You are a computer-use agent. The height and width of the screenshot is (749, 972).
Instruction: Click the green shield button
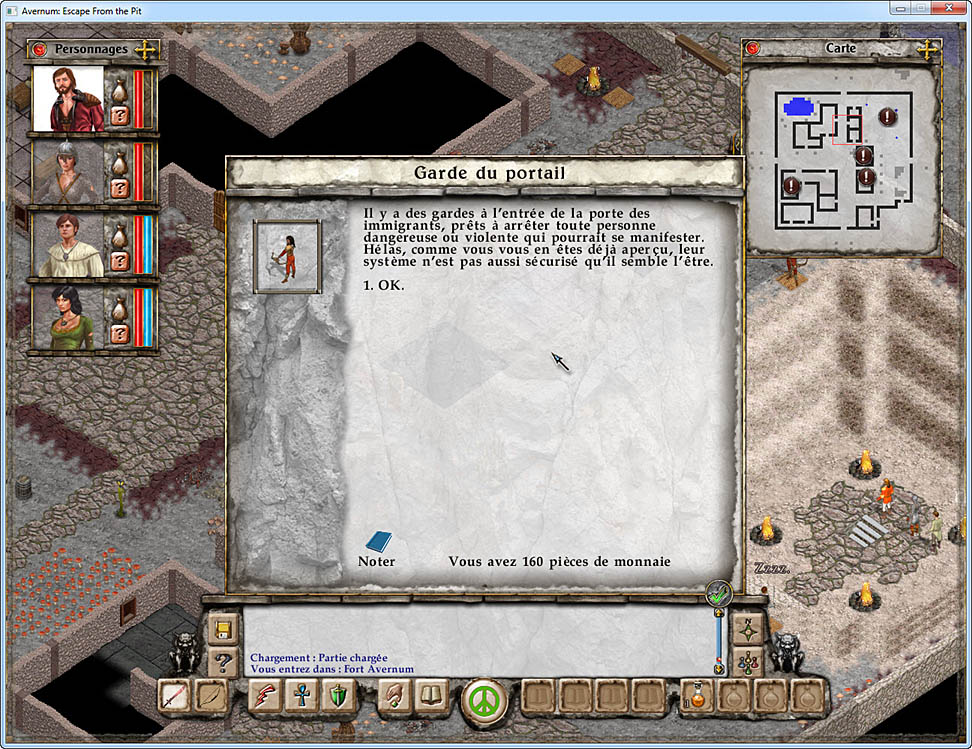tap(339, 696)
